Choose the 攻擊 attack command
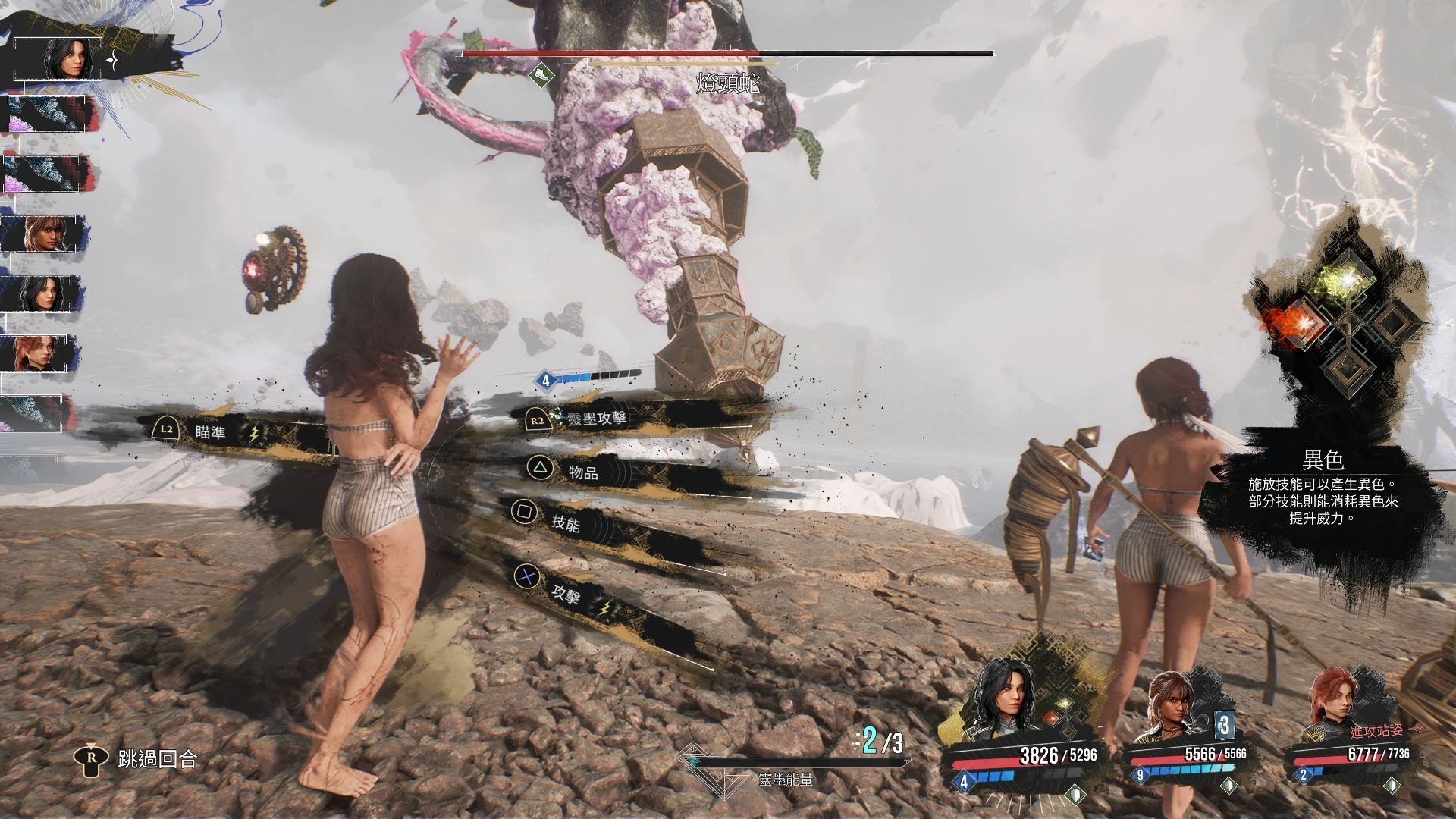This screenshot has width=1456, height=819. pos(566,595)
